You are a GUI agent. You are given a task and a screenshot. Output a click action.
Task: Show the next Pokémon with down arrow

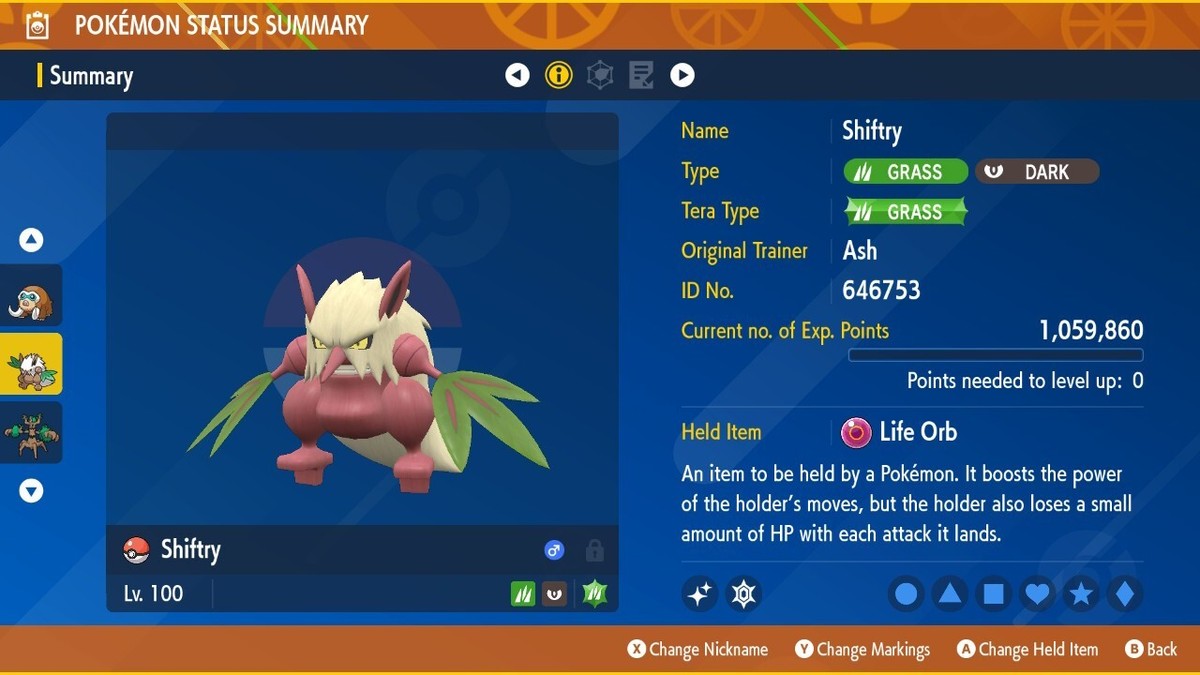[31, 491]
